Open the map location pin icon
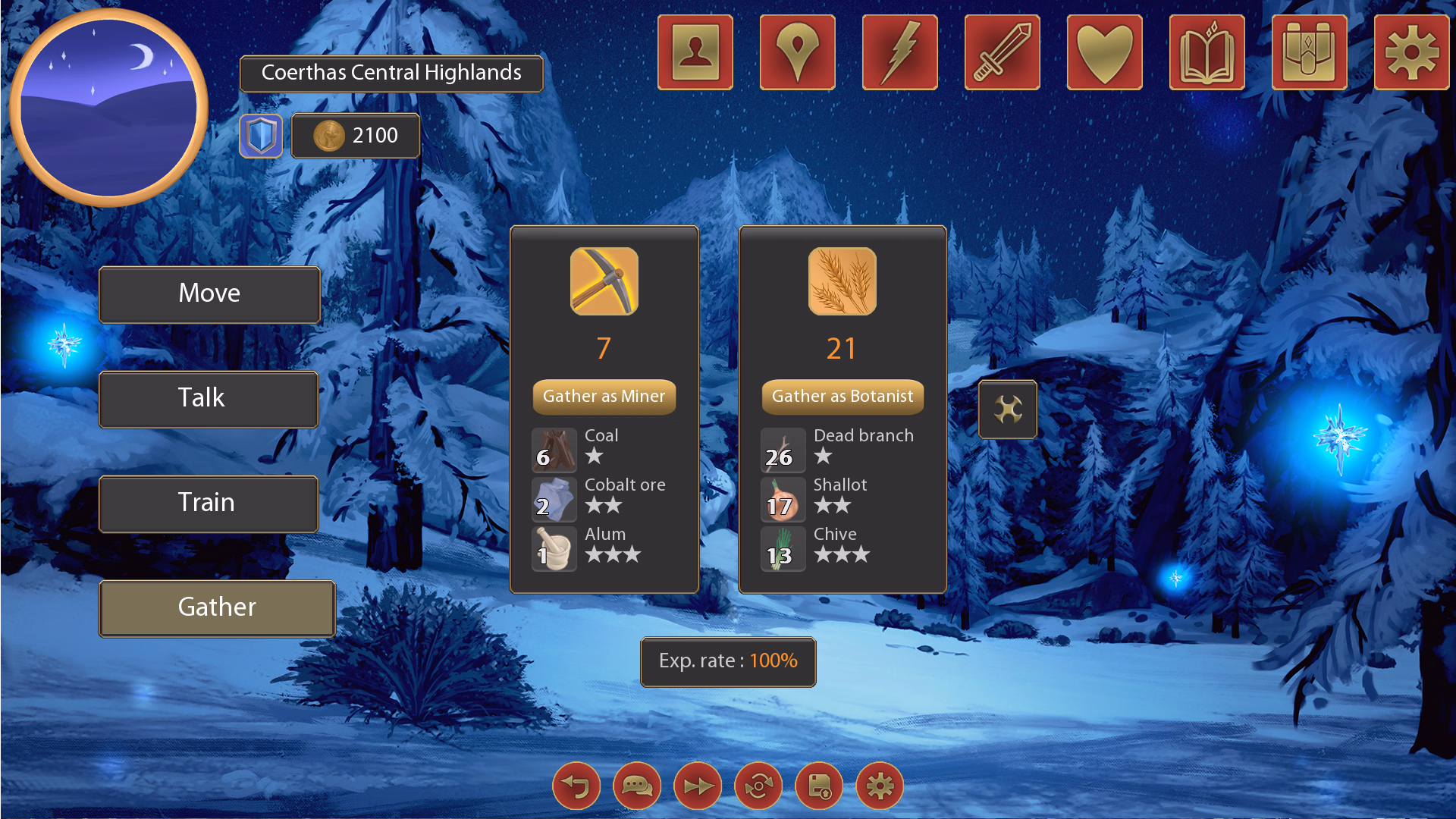The height and width of the screenshot is (819, 1456). (x=798, y=52)
